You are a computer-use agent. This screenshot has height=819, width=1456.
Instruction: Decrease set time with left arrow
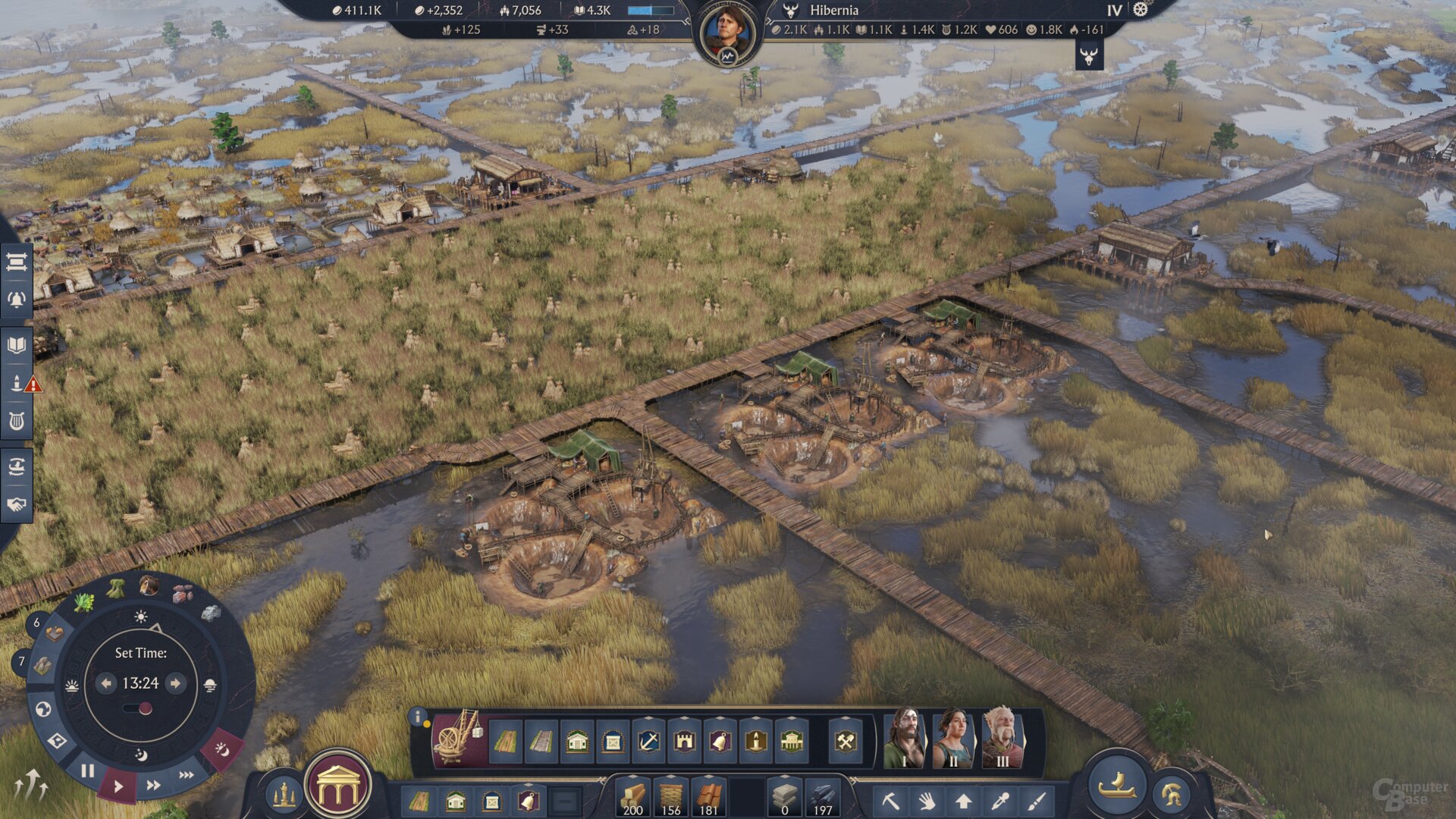(x=106, y=683)
